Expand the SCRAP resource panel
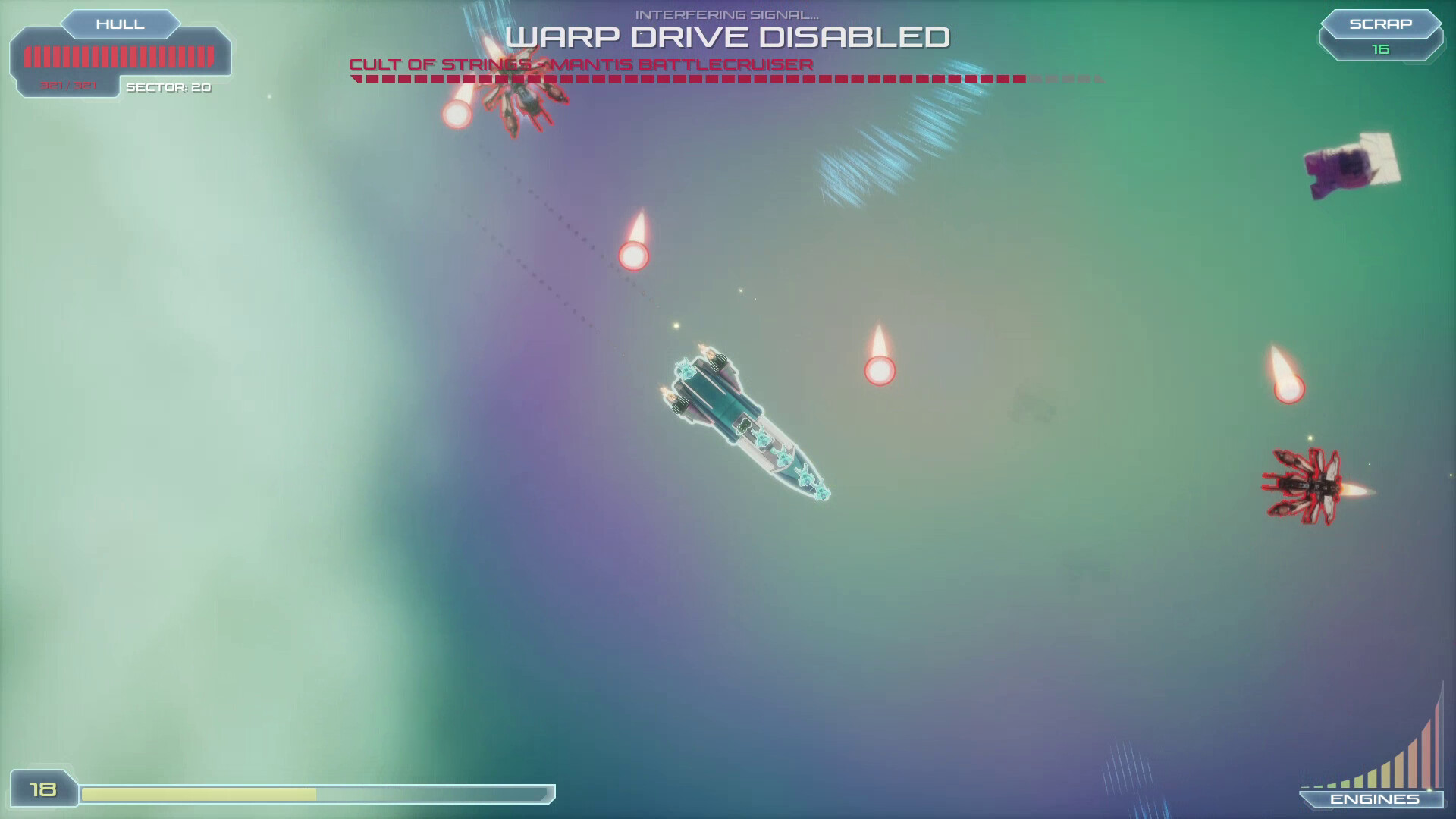 click(1380, 24)
